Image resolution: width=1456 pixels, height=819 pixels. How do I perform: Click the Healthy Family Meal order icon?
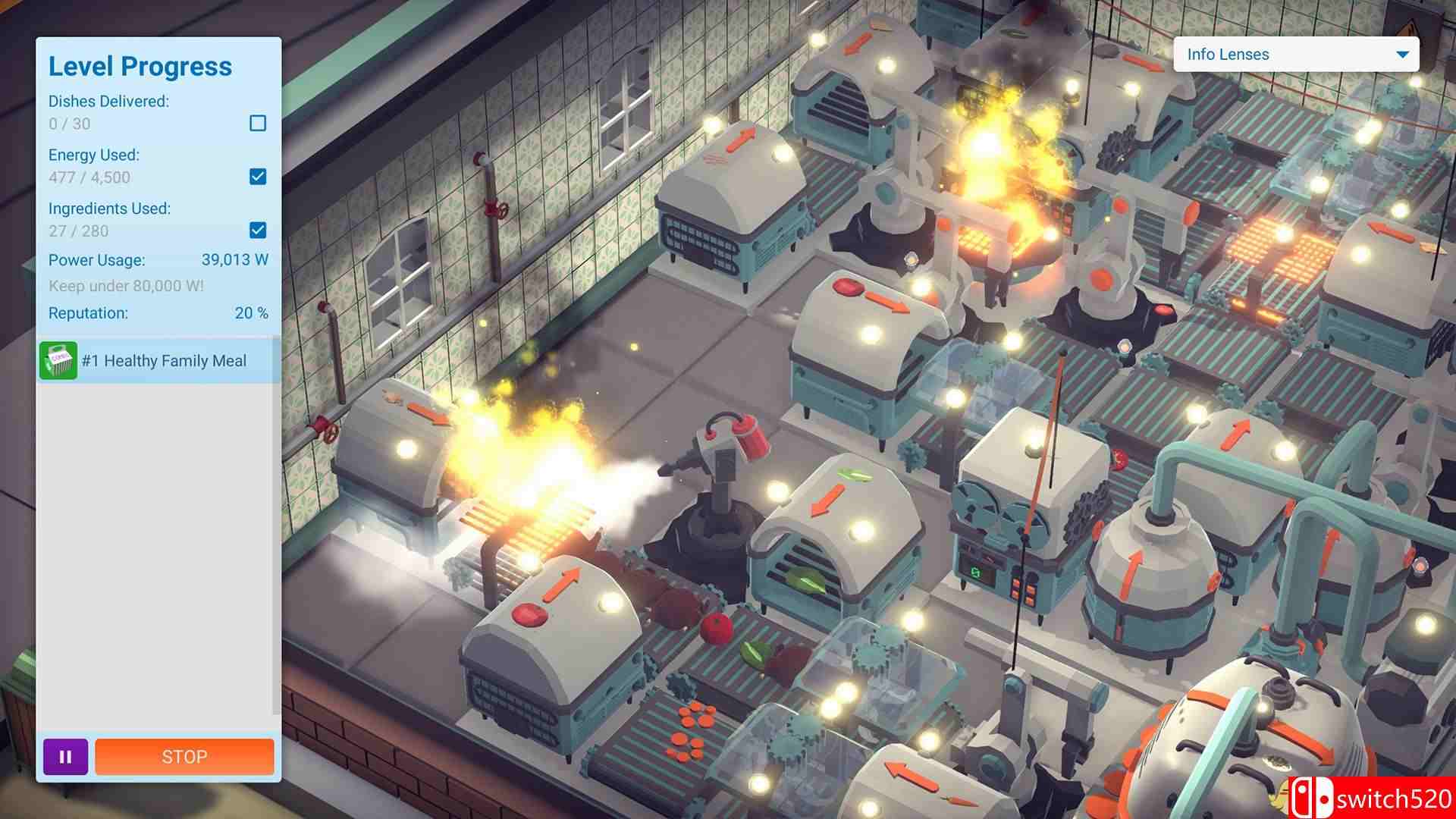point(58,360)
